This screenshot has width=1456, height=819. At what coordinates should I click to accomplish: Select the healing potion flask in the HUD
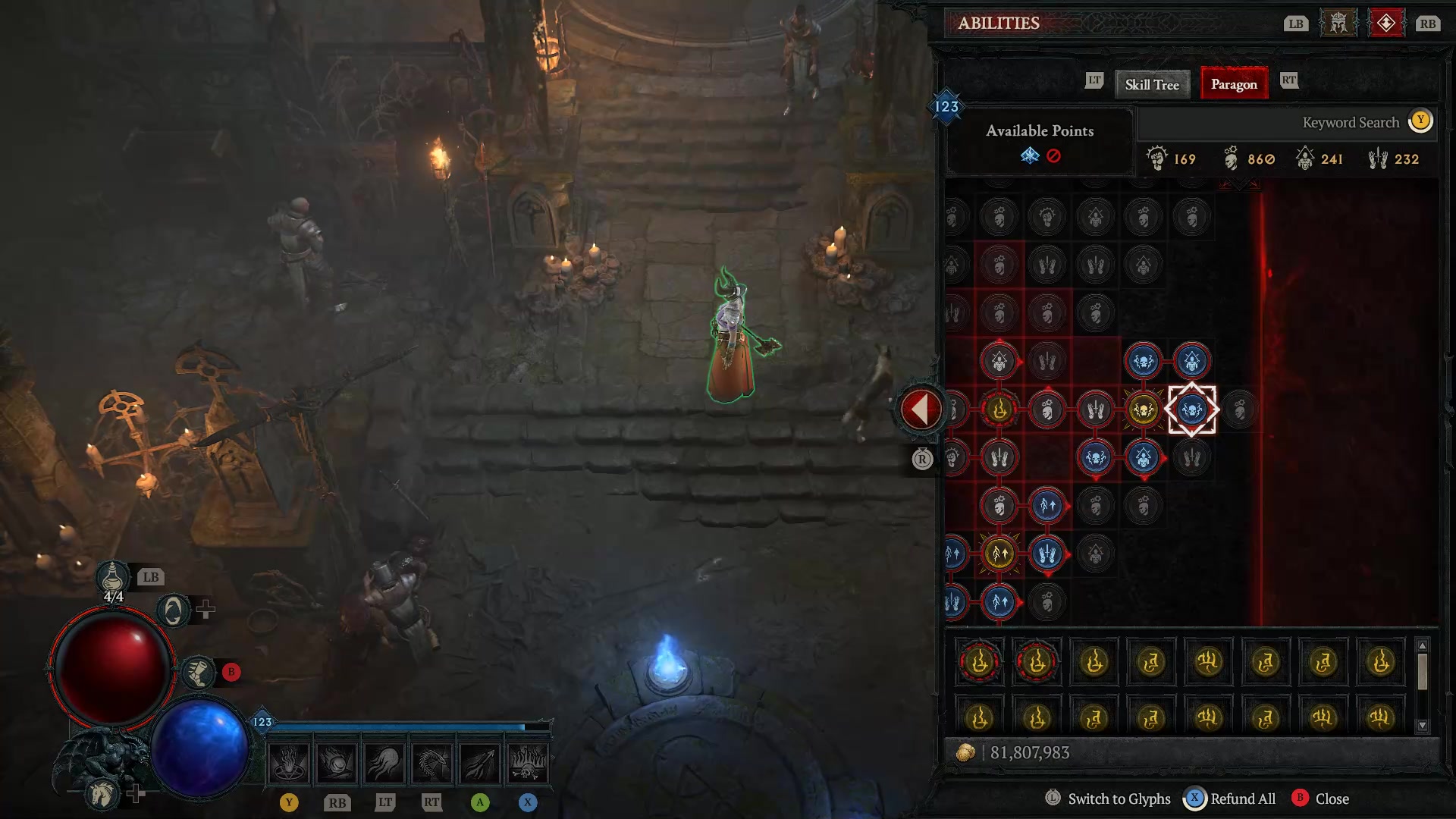point(114,578)
